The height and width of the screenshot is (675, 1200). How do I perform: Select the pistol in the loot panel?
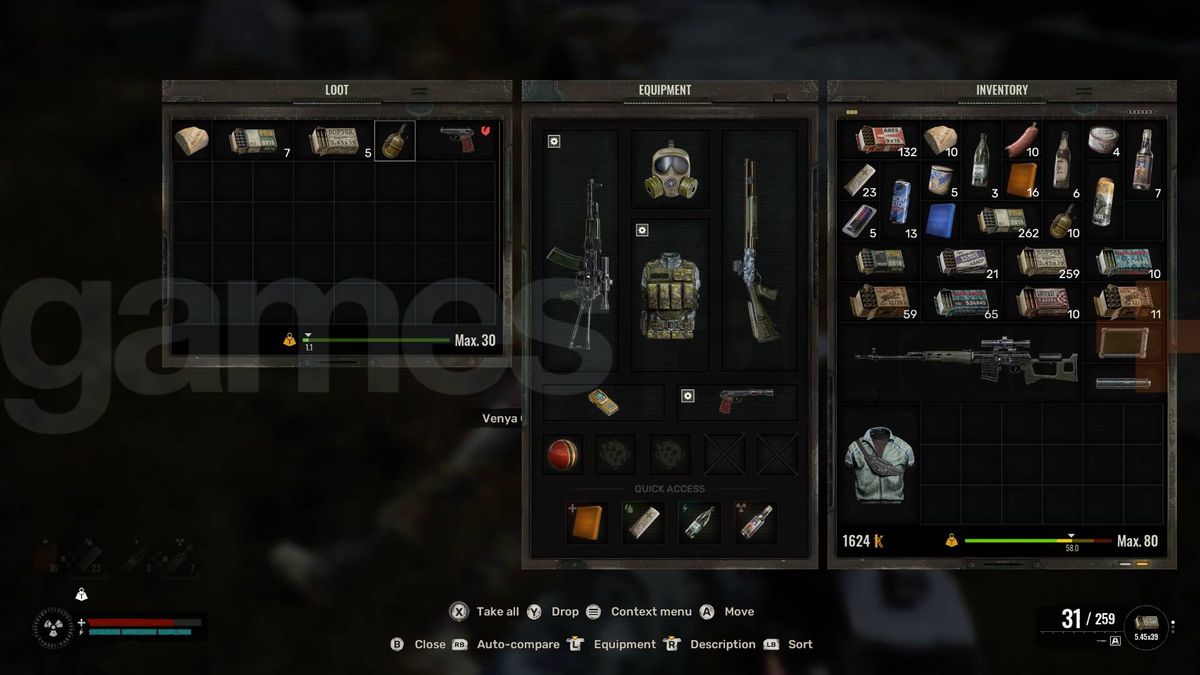click(459, 140)
